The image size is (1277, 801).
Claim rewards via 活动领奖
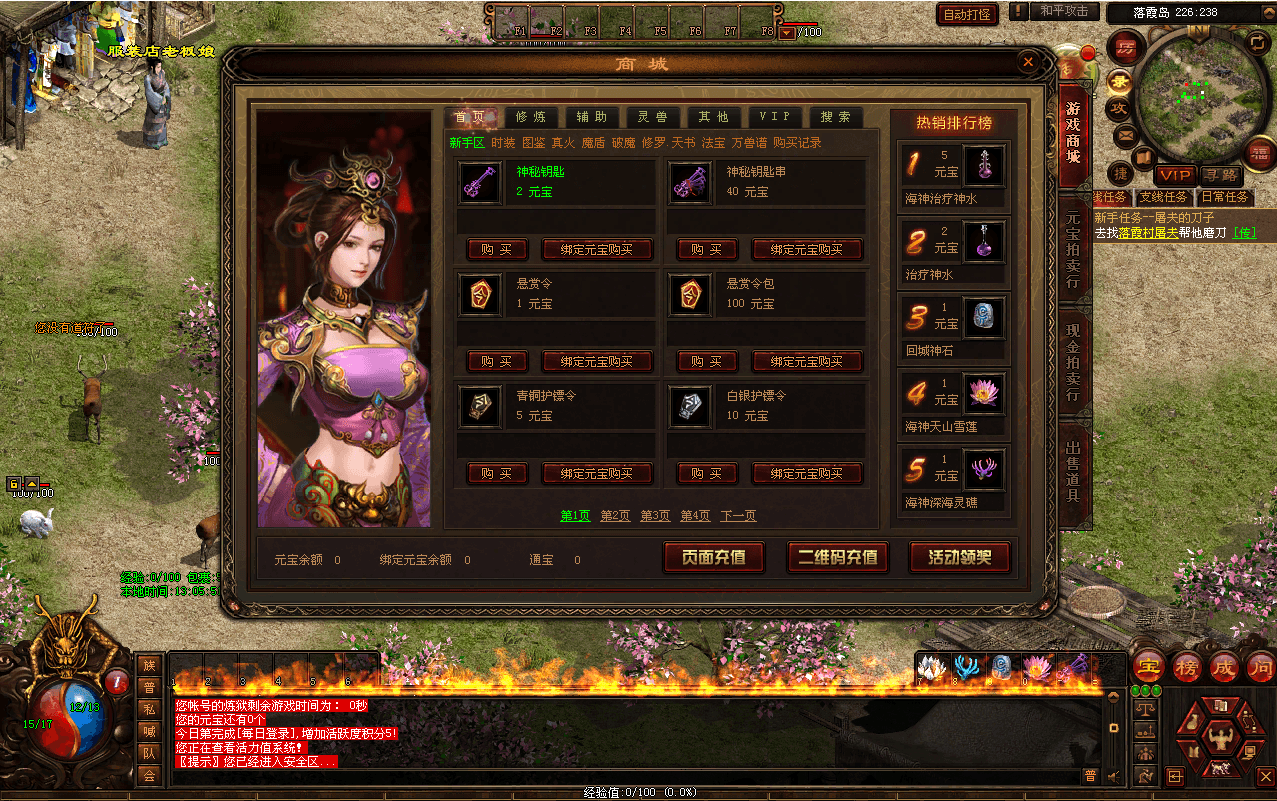tap(960, 557)
